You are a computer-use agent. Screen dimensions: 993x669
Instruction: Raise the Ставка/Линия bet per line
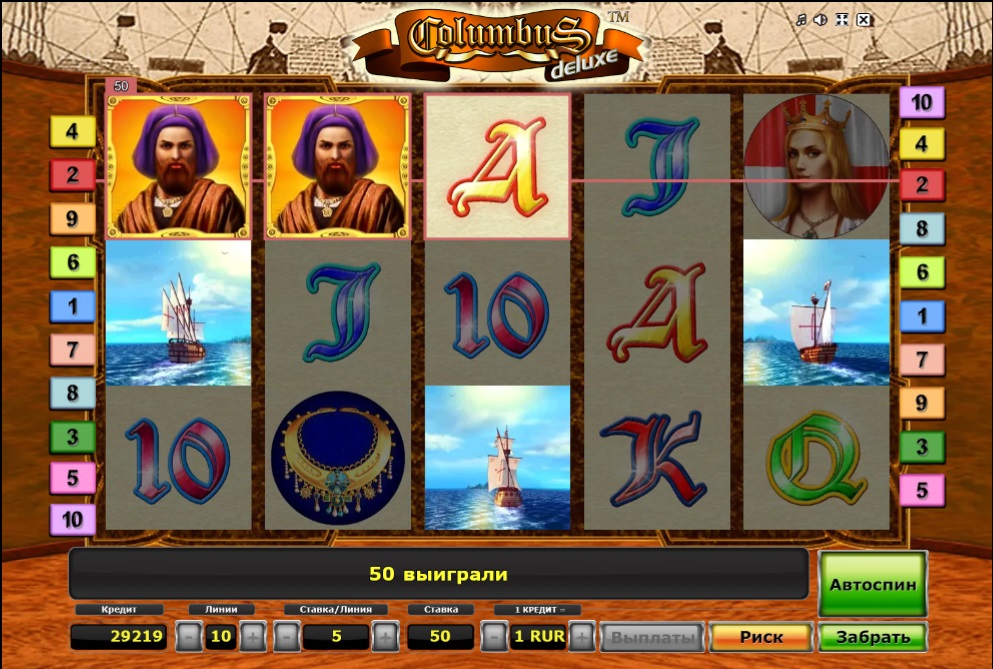point(385,636)
